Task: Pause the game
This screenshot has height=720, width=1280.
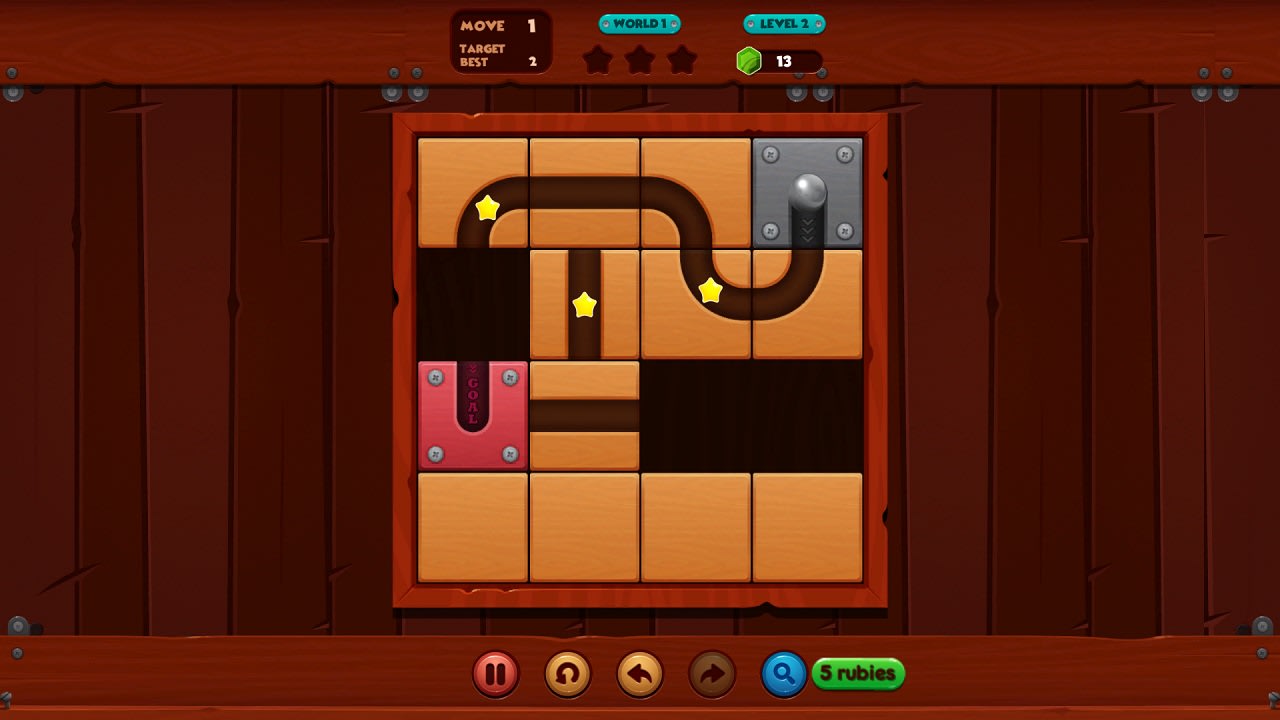Action: (x=495, y=674)
